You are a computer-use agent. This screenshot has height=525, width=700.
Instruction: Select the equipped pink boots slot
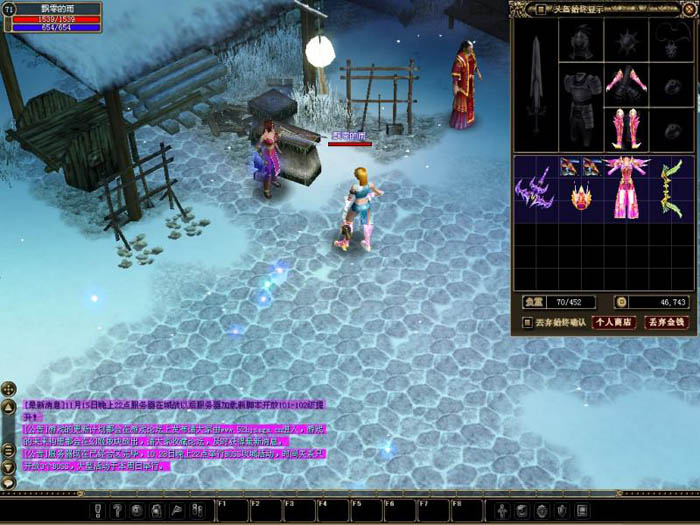click(626, 128)
